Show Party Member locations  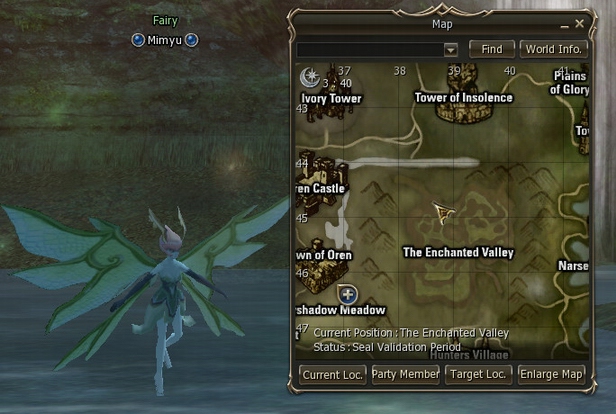(405, 374)
